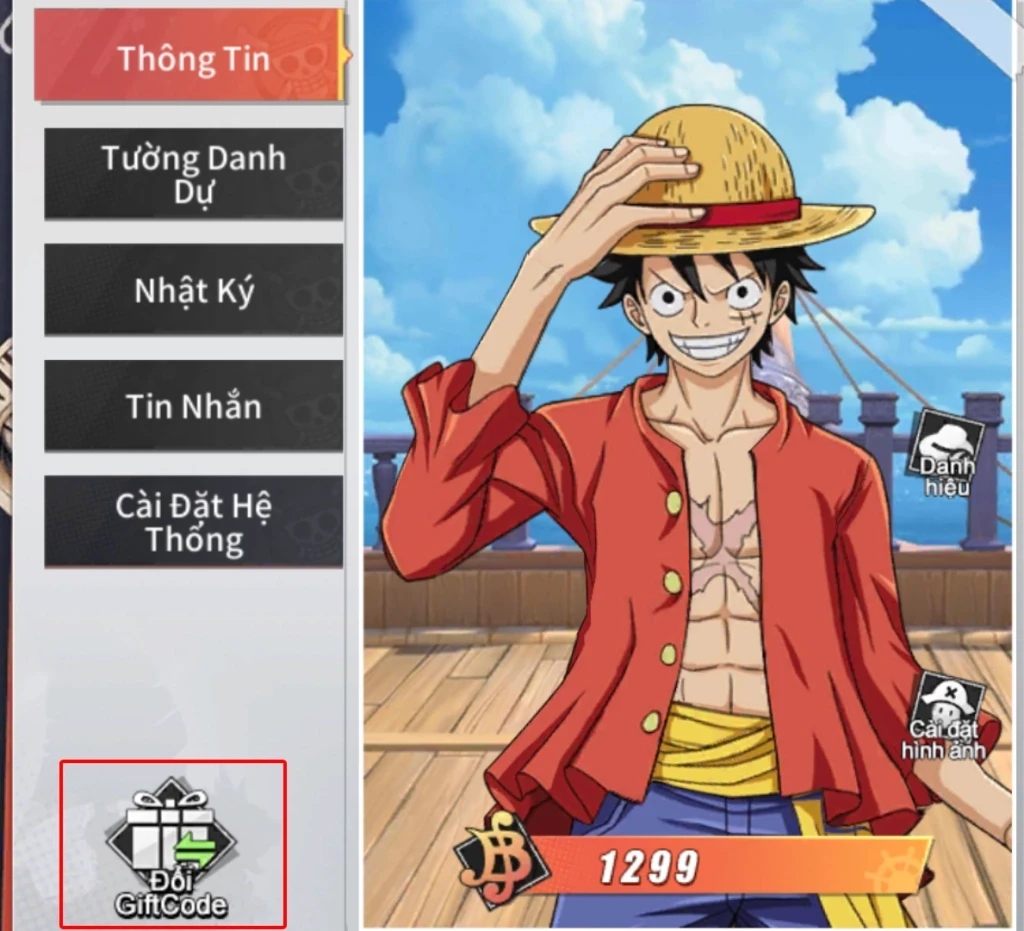This screenshot has height=931, width=1024.
Task: Click the Danh hiệu title icon
Action: 946,448
